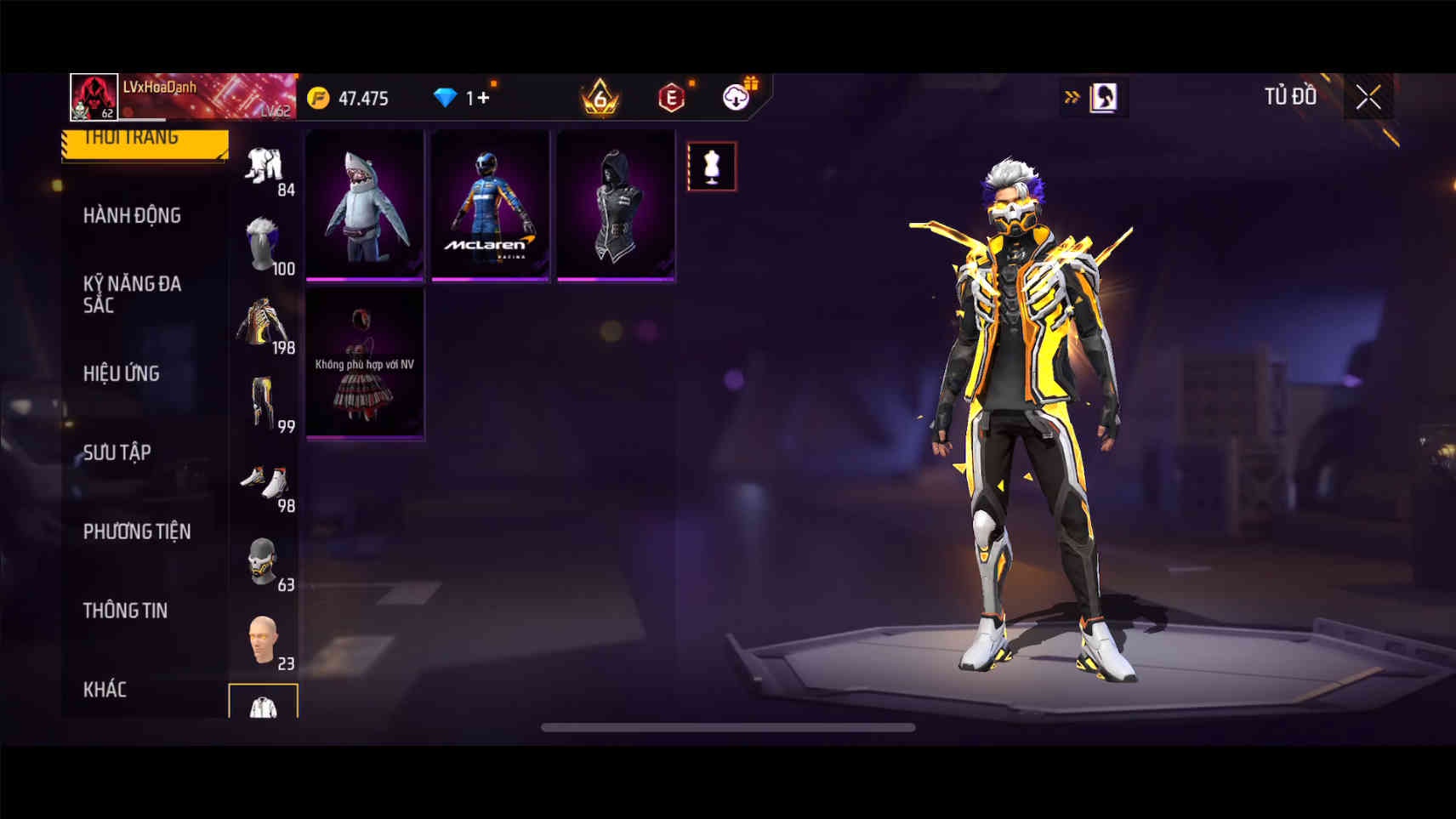Add diamonds with the plus button

pos(483,98)
